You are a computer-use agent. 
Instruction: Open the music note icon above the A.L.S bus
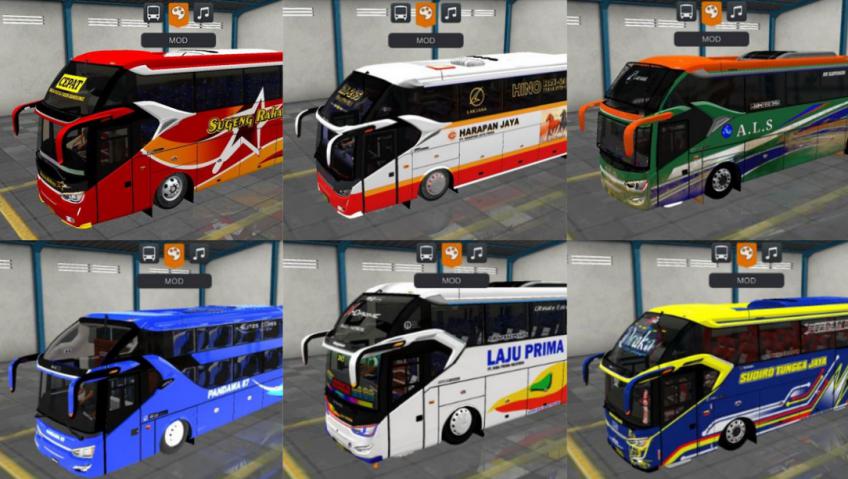pos(737,12)
